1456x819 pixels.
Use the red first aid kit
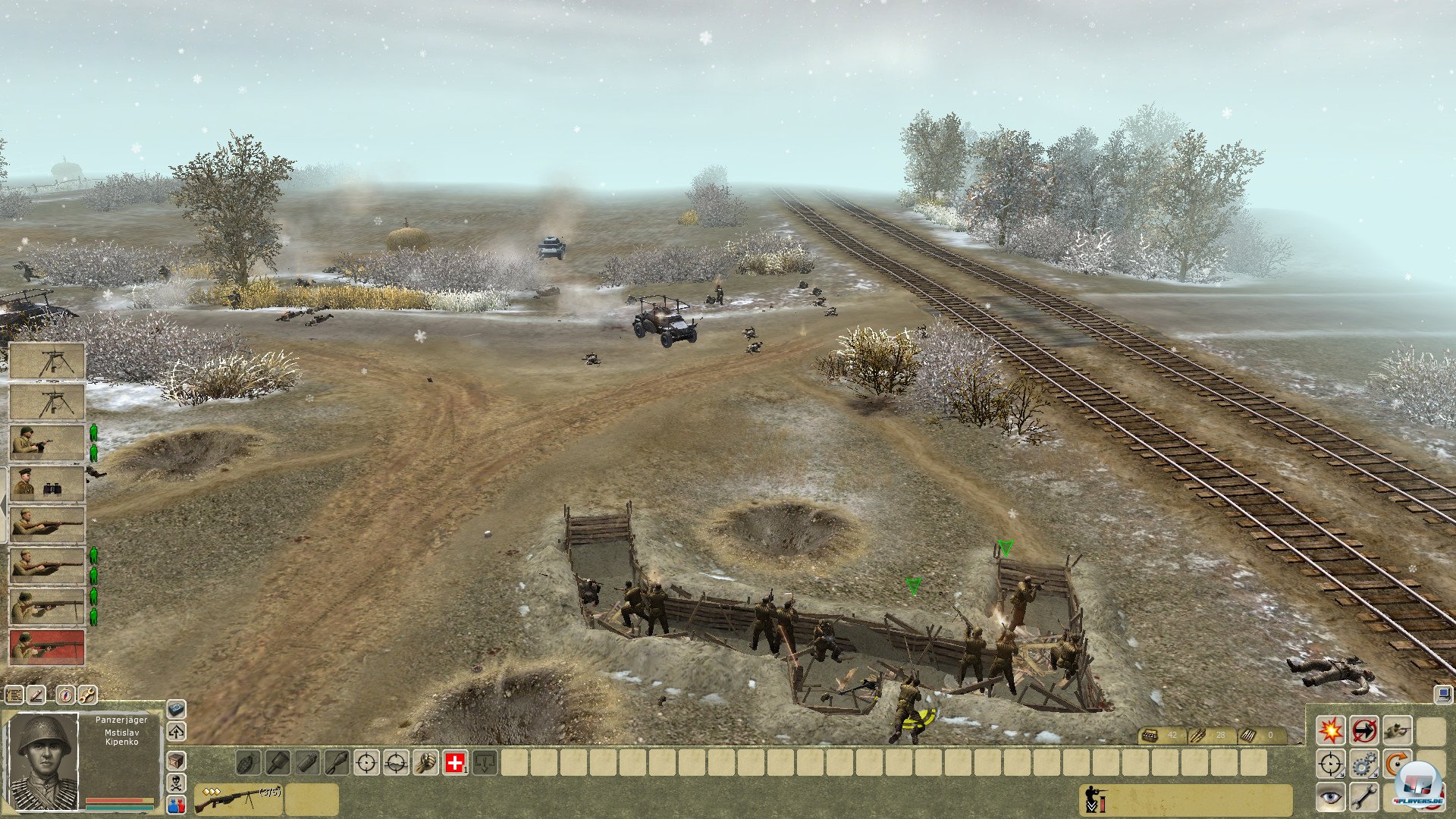tap(455, 763)
